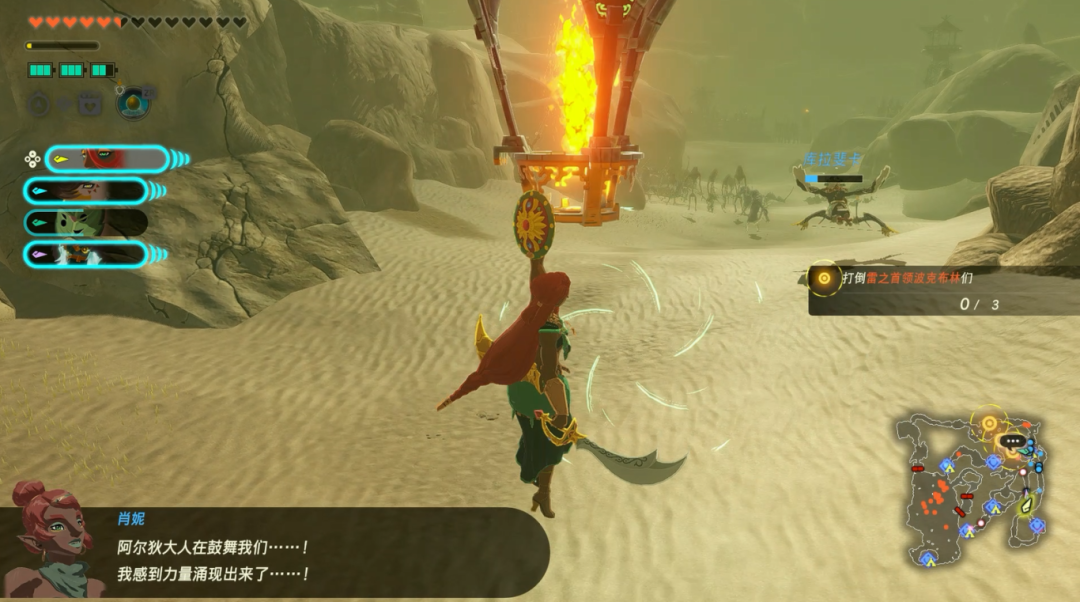Click the glowing yellow objective target icon
Viewport: 1080px width, 602px height.
(824, 279)
